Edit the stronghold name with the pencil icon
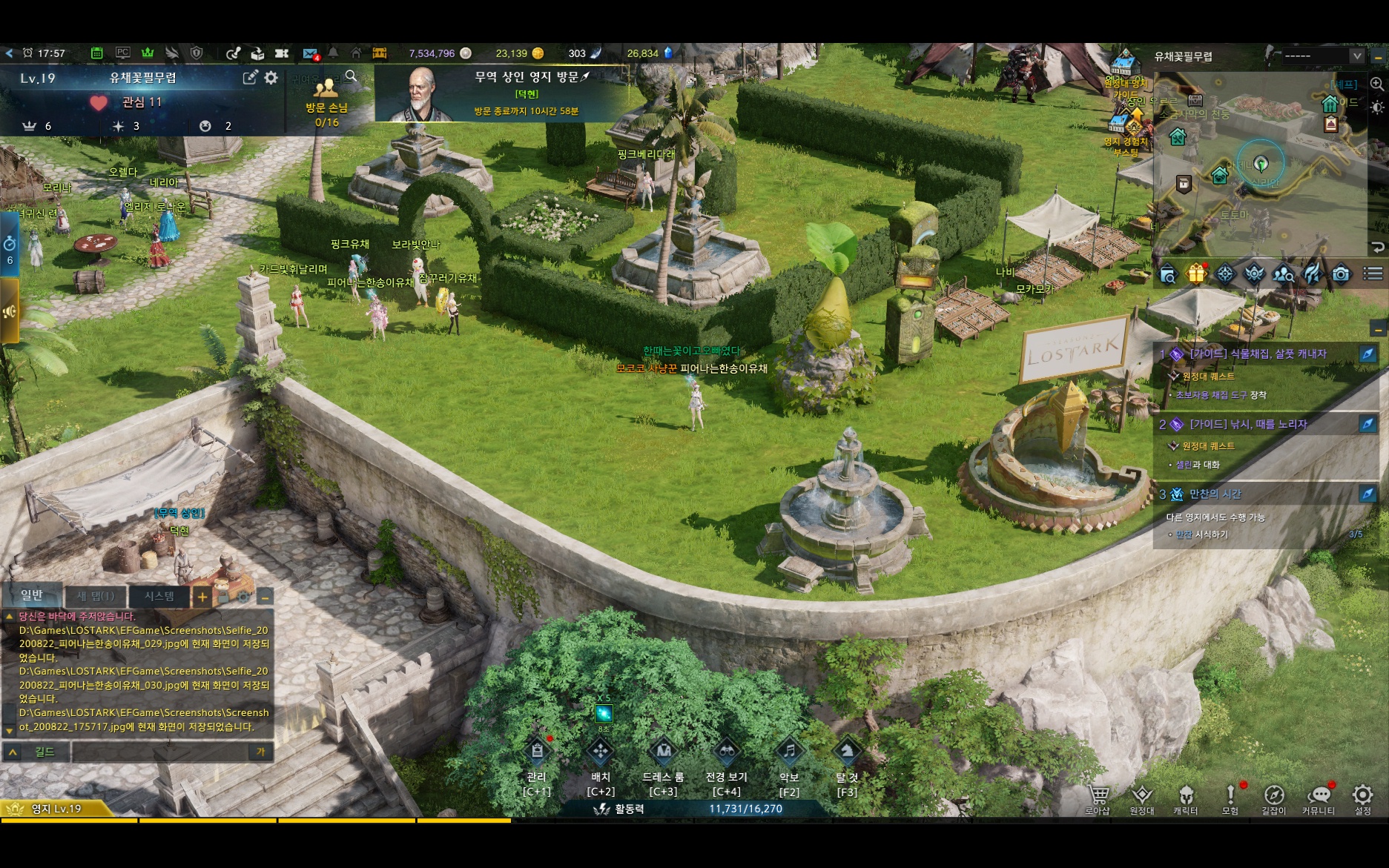The width and height of the screenshot is (1389, 868). coord(250,78)
